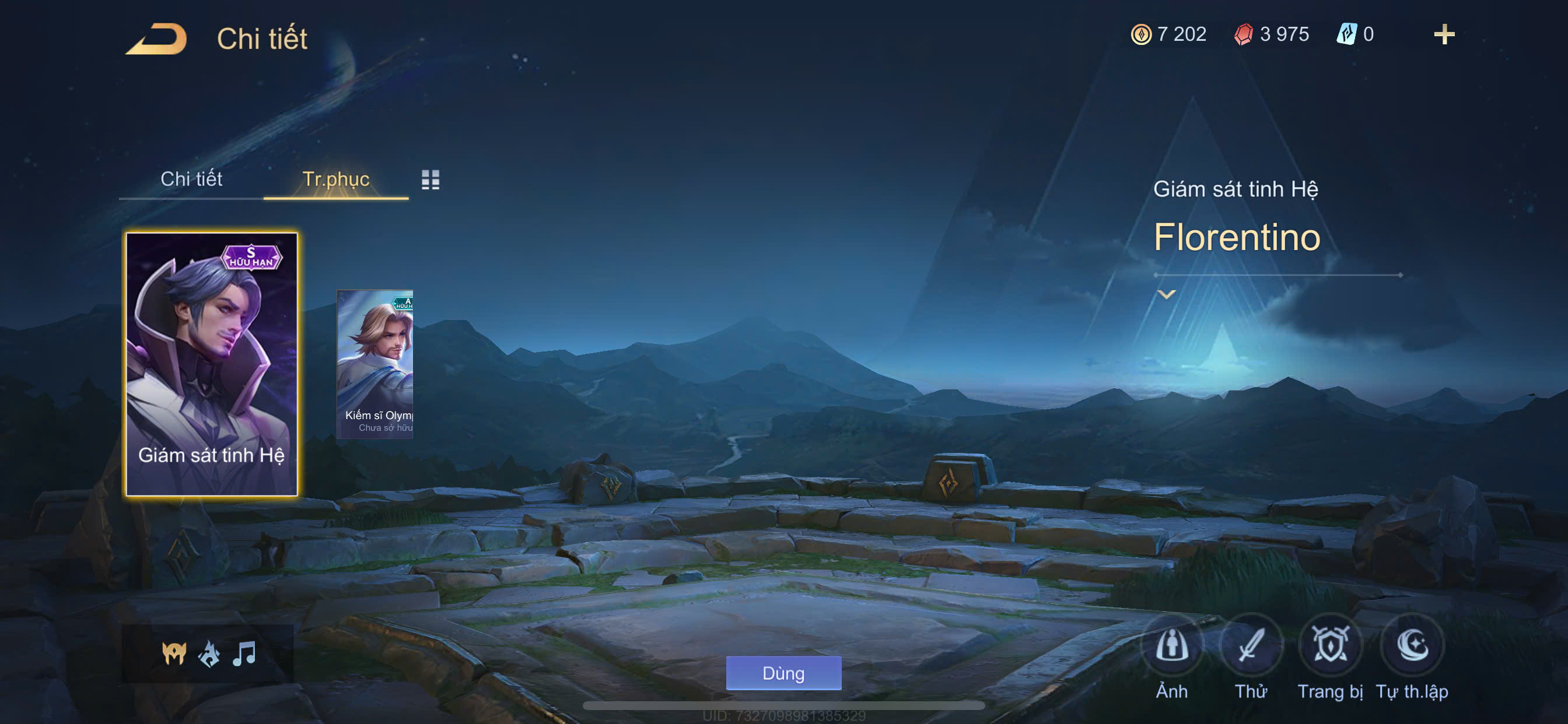The width and height of the screenshot is (1568, 724).
Task: Expand the chevron under Florentino's name
Action: coord(1166,294)
